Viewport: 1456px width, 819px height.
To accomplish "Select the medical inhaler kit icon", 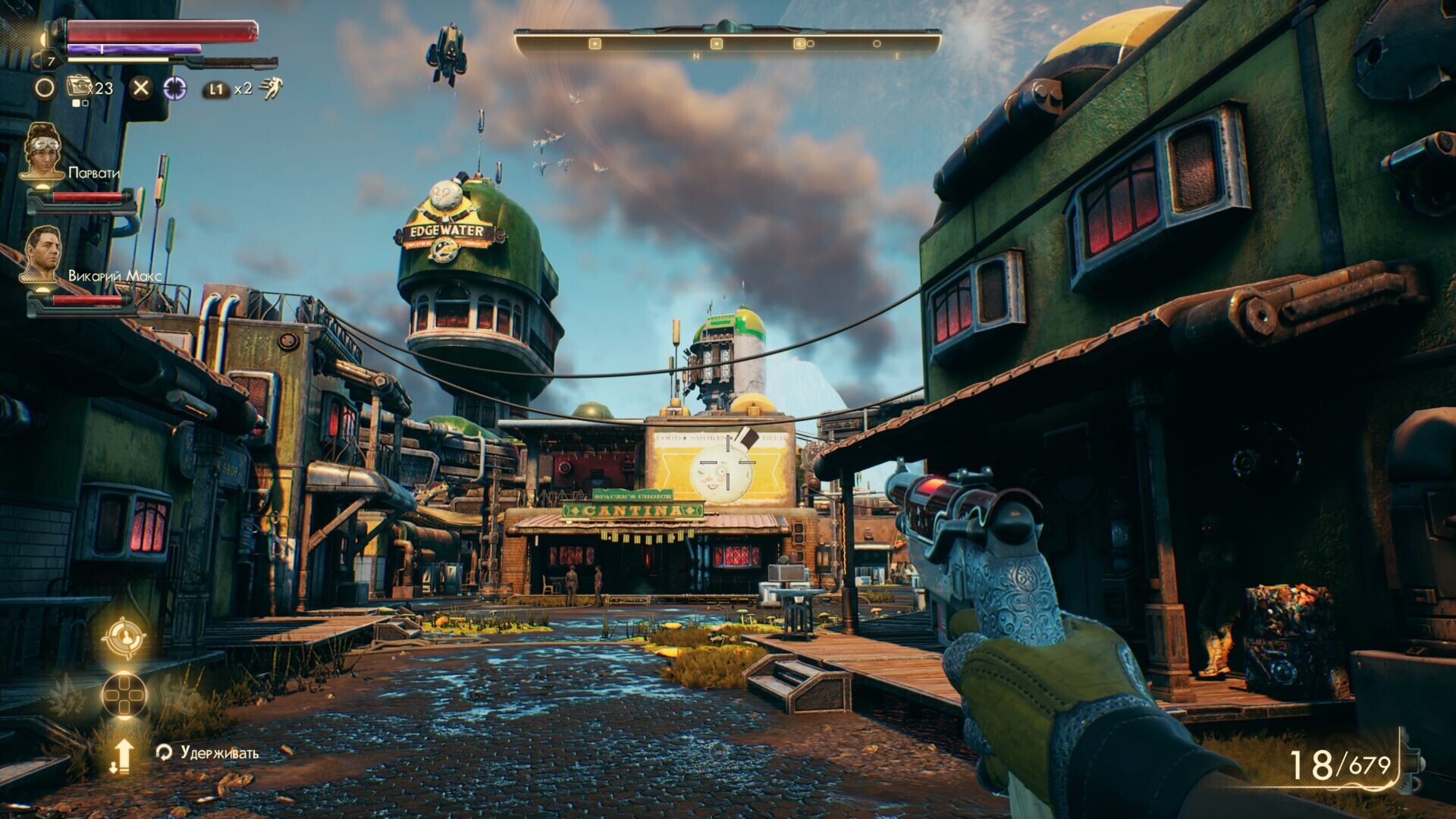I will tap(78, 87).
